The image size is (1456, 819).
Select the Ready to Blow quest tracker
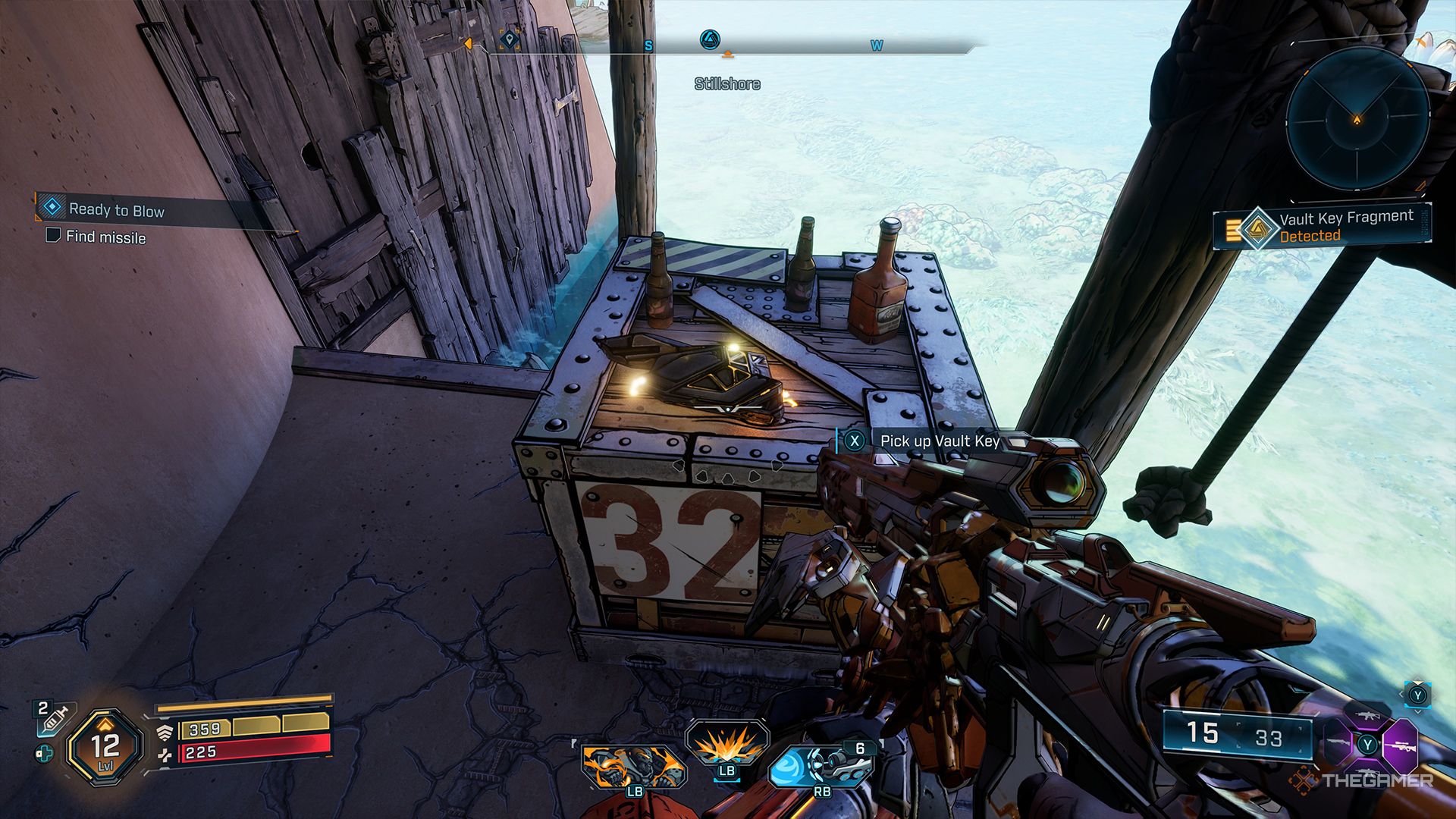(116, 210)
